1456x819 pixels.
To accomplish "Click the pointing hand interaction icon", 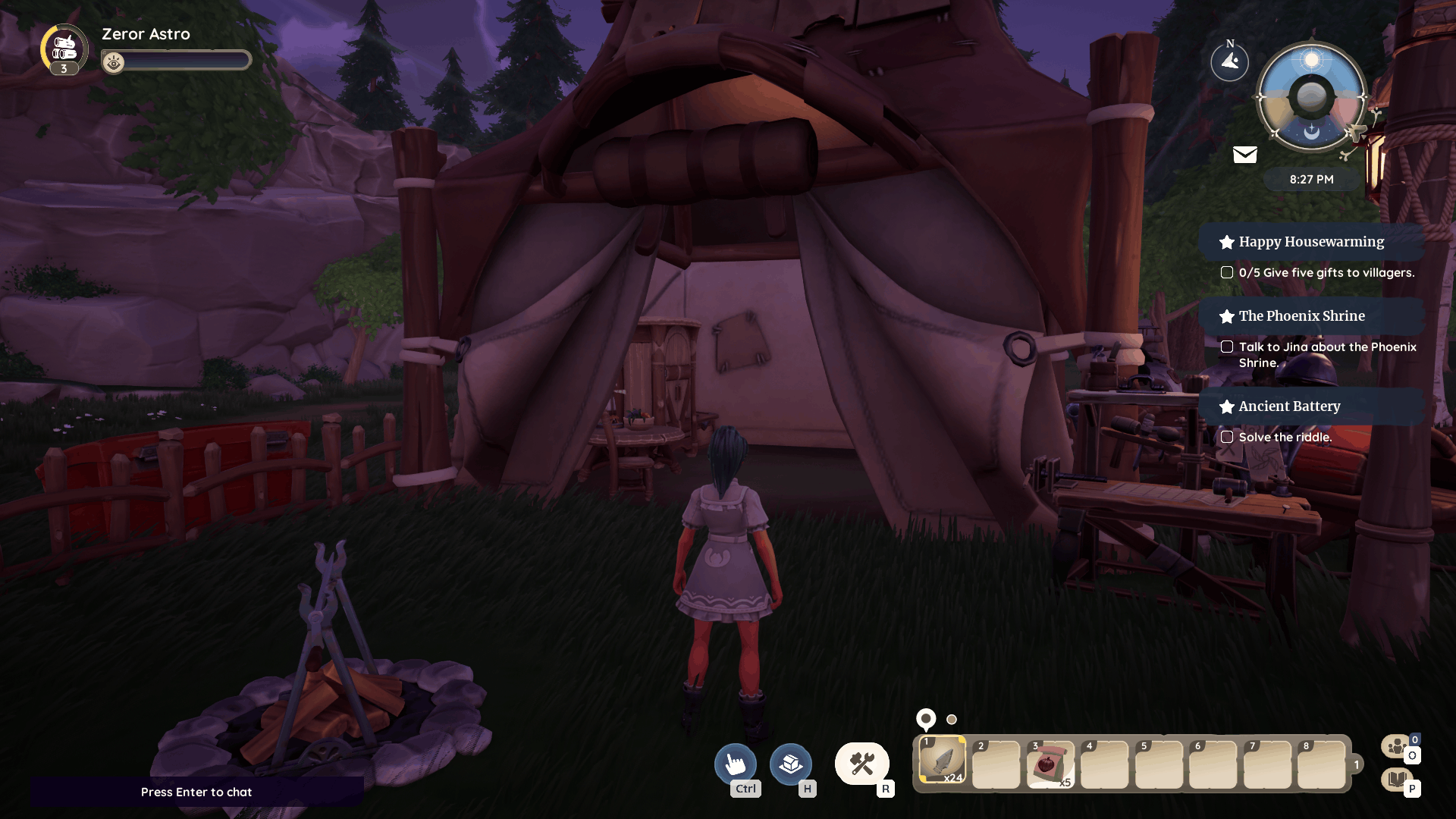I will coord(735,764).
